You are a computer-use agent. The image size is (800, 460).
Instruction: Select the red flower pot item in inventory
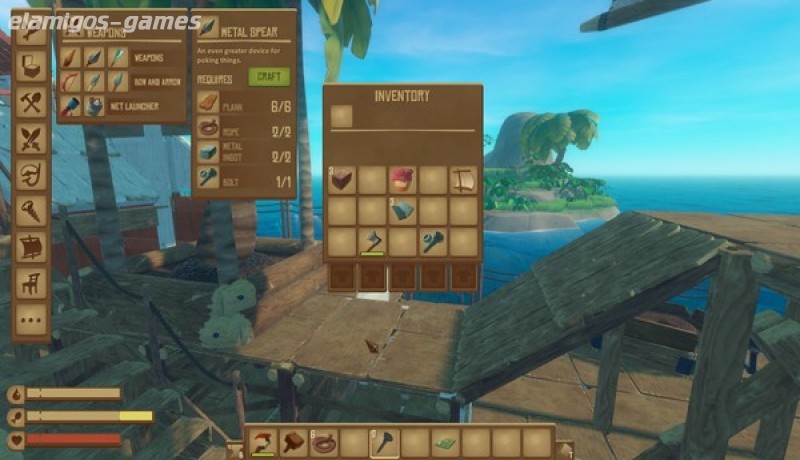click(x=403, y=180)
